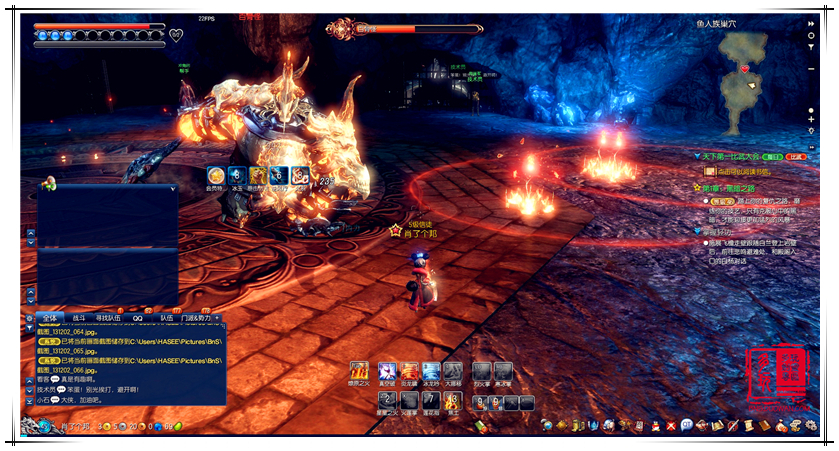Use the 寒冰掌 skill

(x=503, y=371)
